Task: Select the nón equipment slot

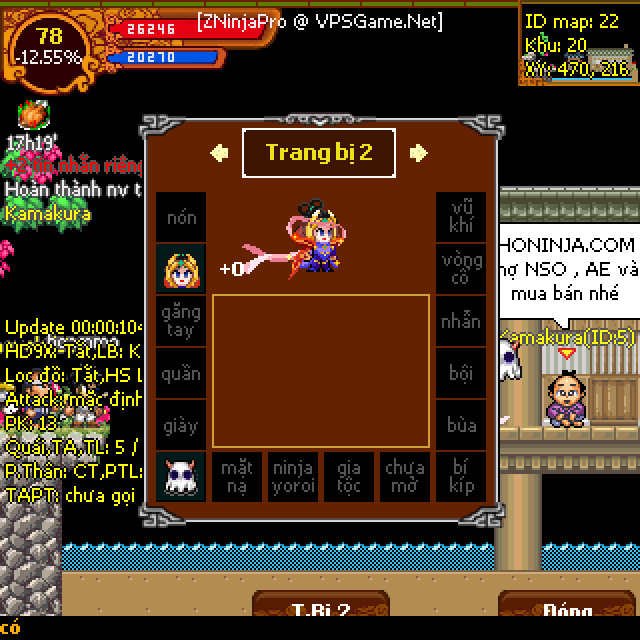Action: 181,217
